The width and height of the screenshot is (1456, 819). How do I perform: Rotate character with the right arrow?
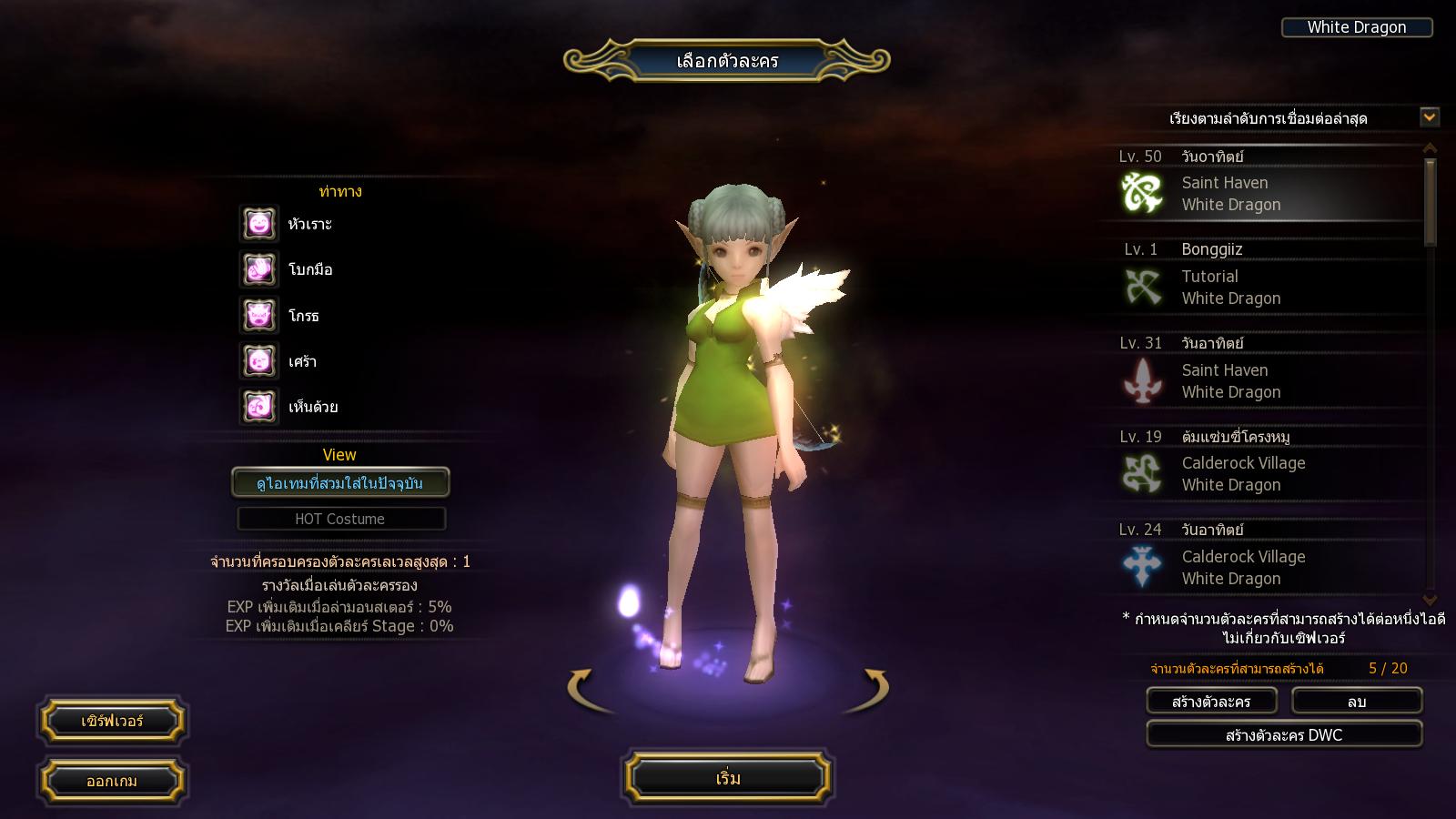pyautogui.click(x=874, y=688)
